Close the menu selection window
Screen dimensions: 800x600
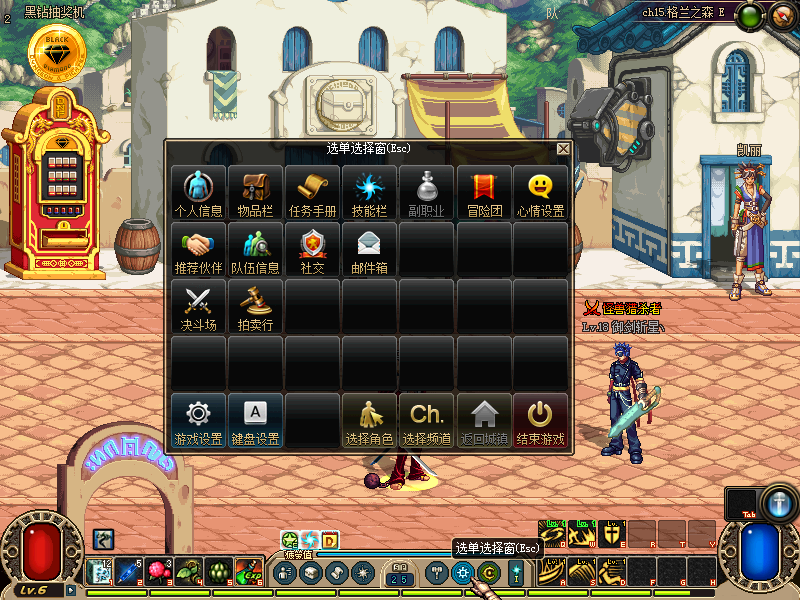click(563, 148)
